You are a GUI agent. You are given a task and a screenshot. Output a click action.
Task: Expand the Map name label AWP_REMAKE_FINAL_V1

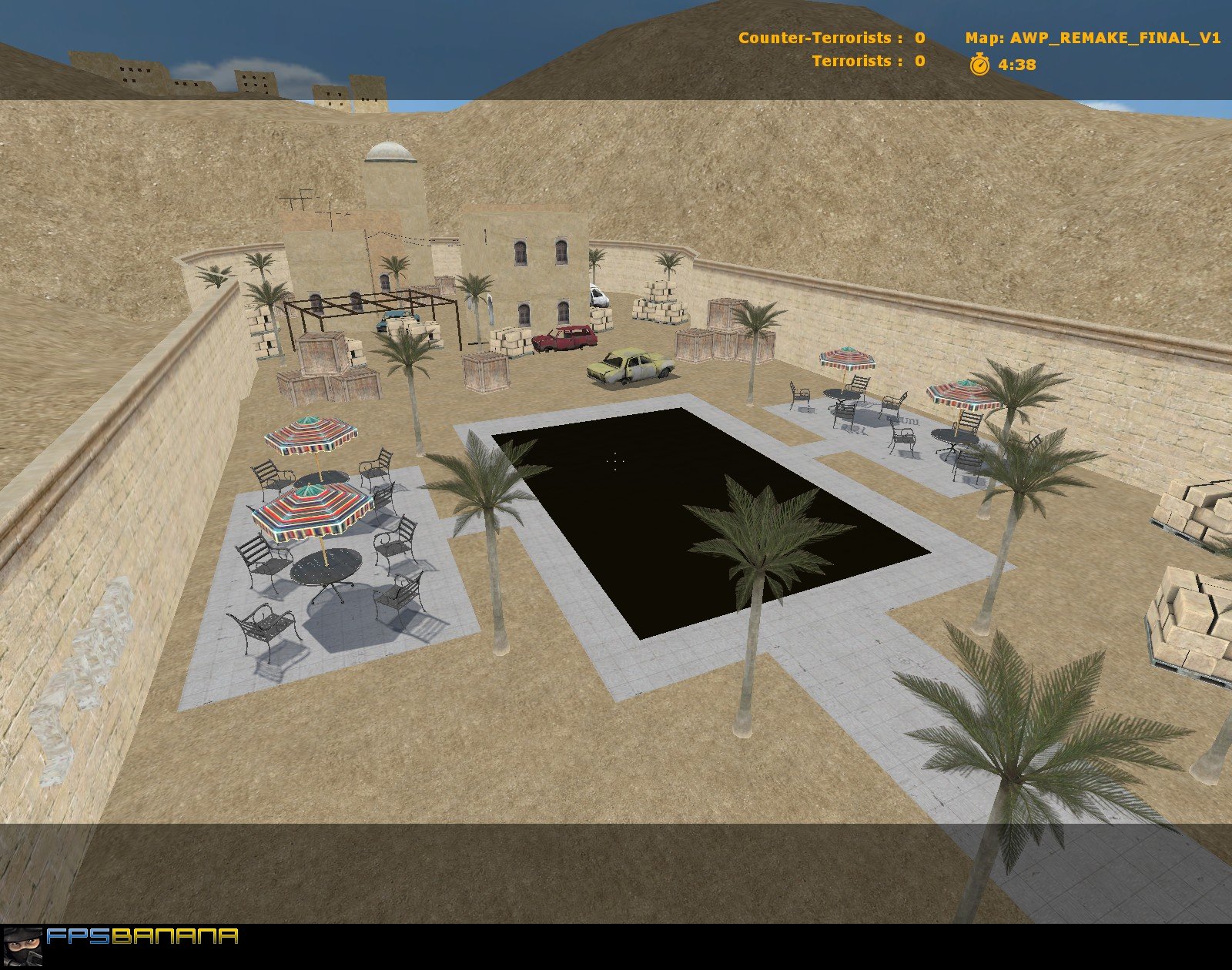point(1116,36)
